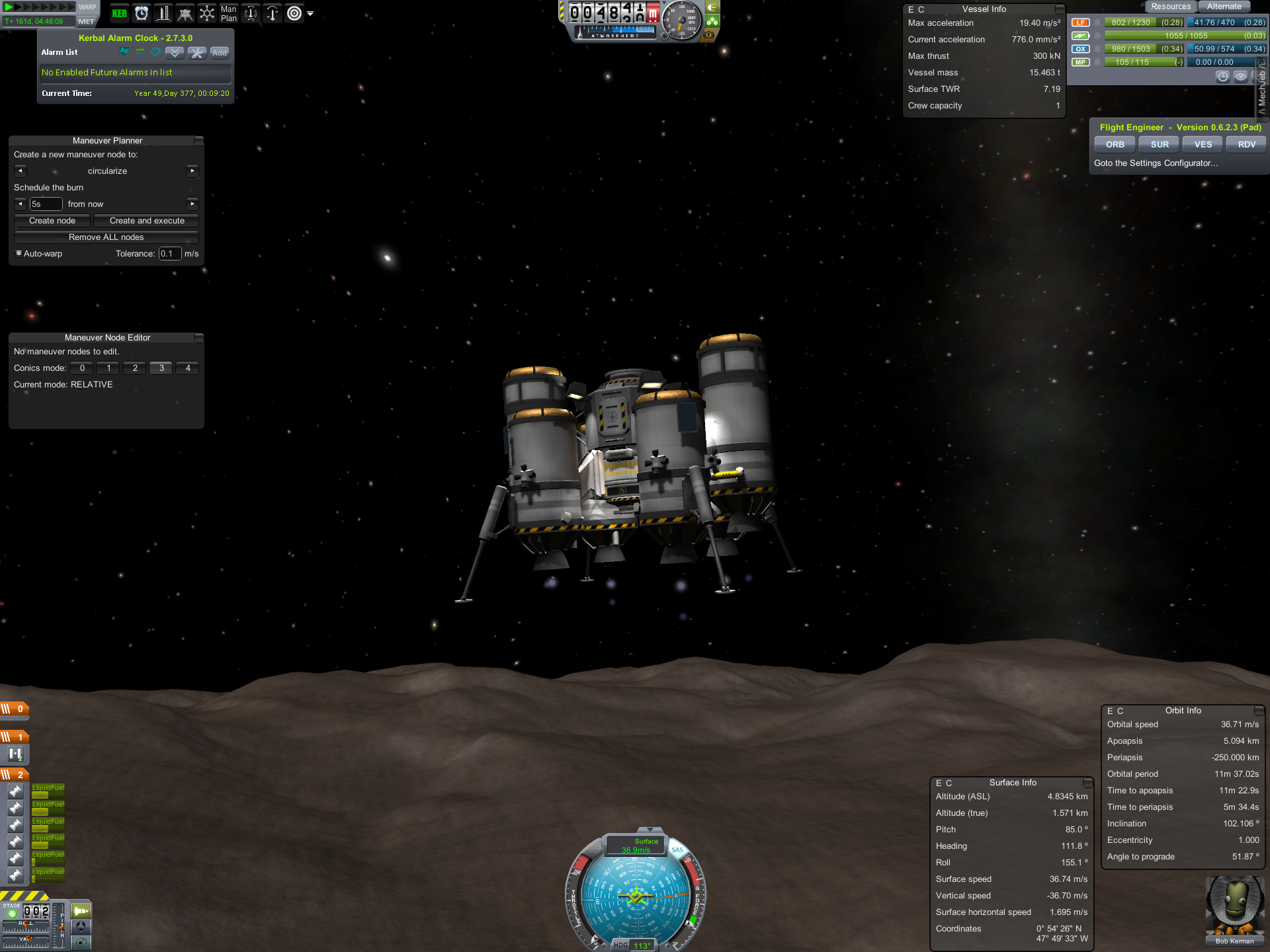Toggle the SUR surface info panel

pos(1159,145)
